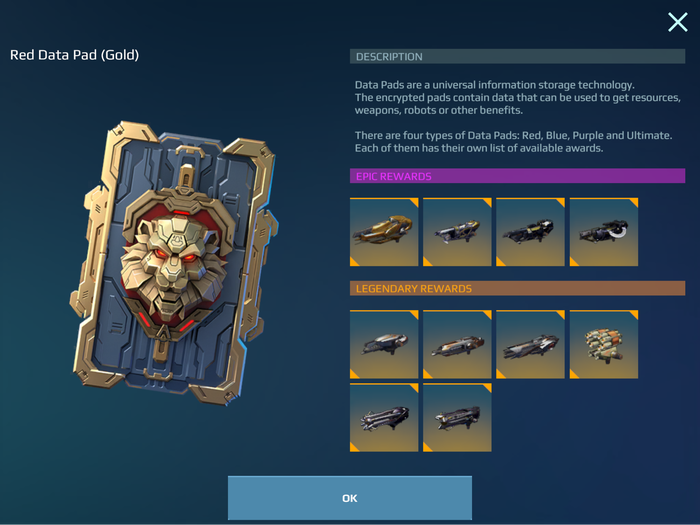
Task: Confirm with the OK button
Action: 349,497
